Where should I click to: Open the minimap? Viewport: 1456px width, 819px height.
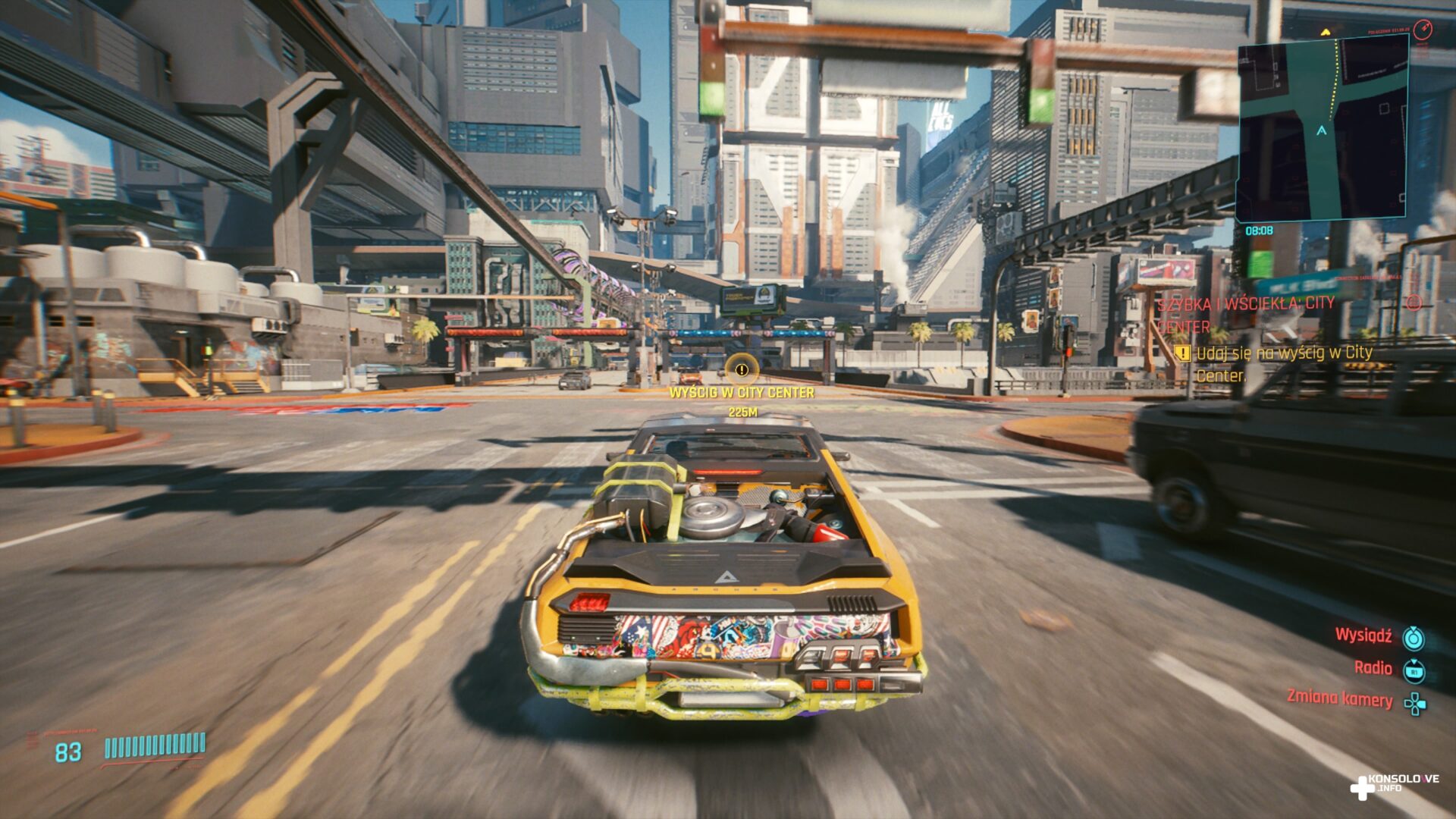tap(1321, 129)
